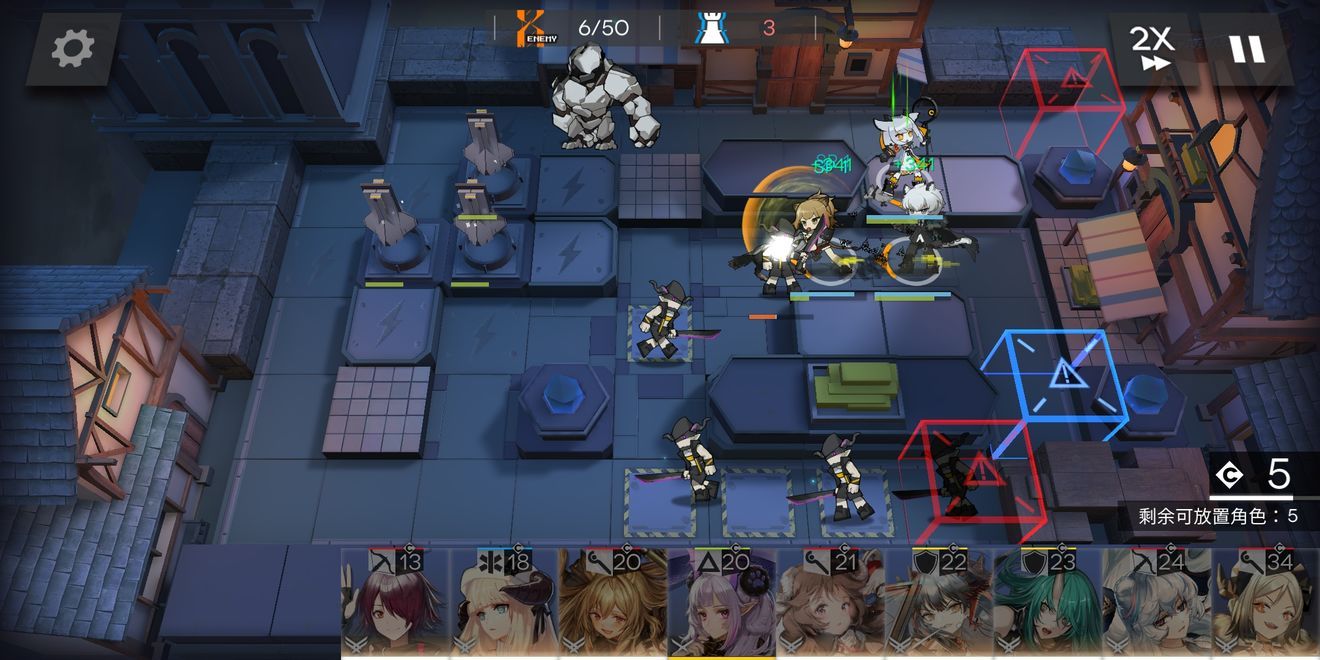Choose the horned caster card costing 34
1320x660 pixels.
tap(1266, 602)
